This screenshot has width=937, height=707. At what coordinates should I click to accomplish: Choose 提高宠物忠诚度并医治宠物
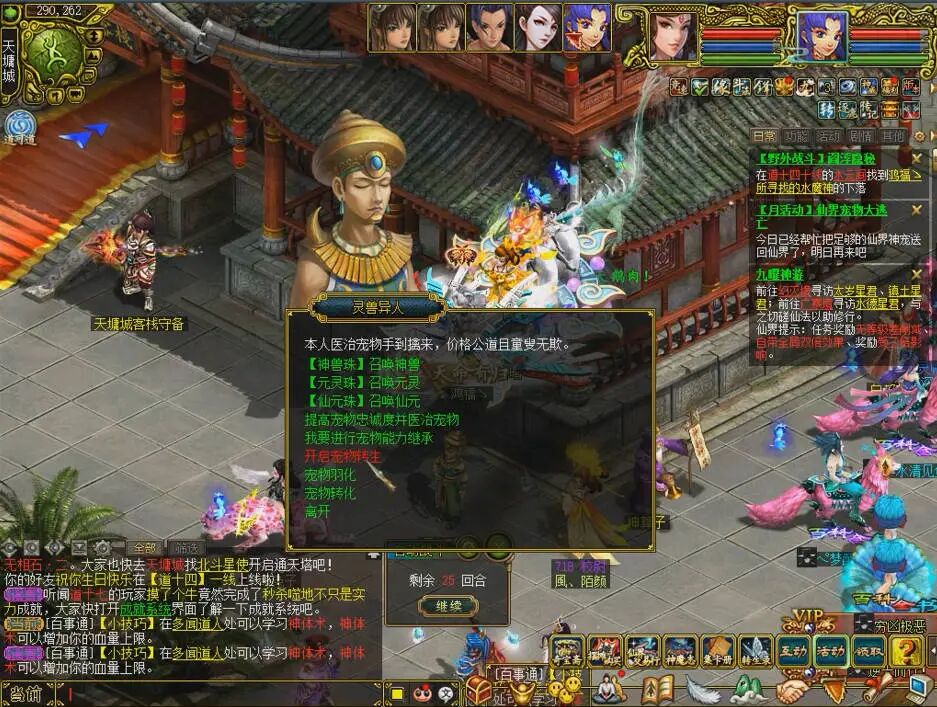click(382, 420)
